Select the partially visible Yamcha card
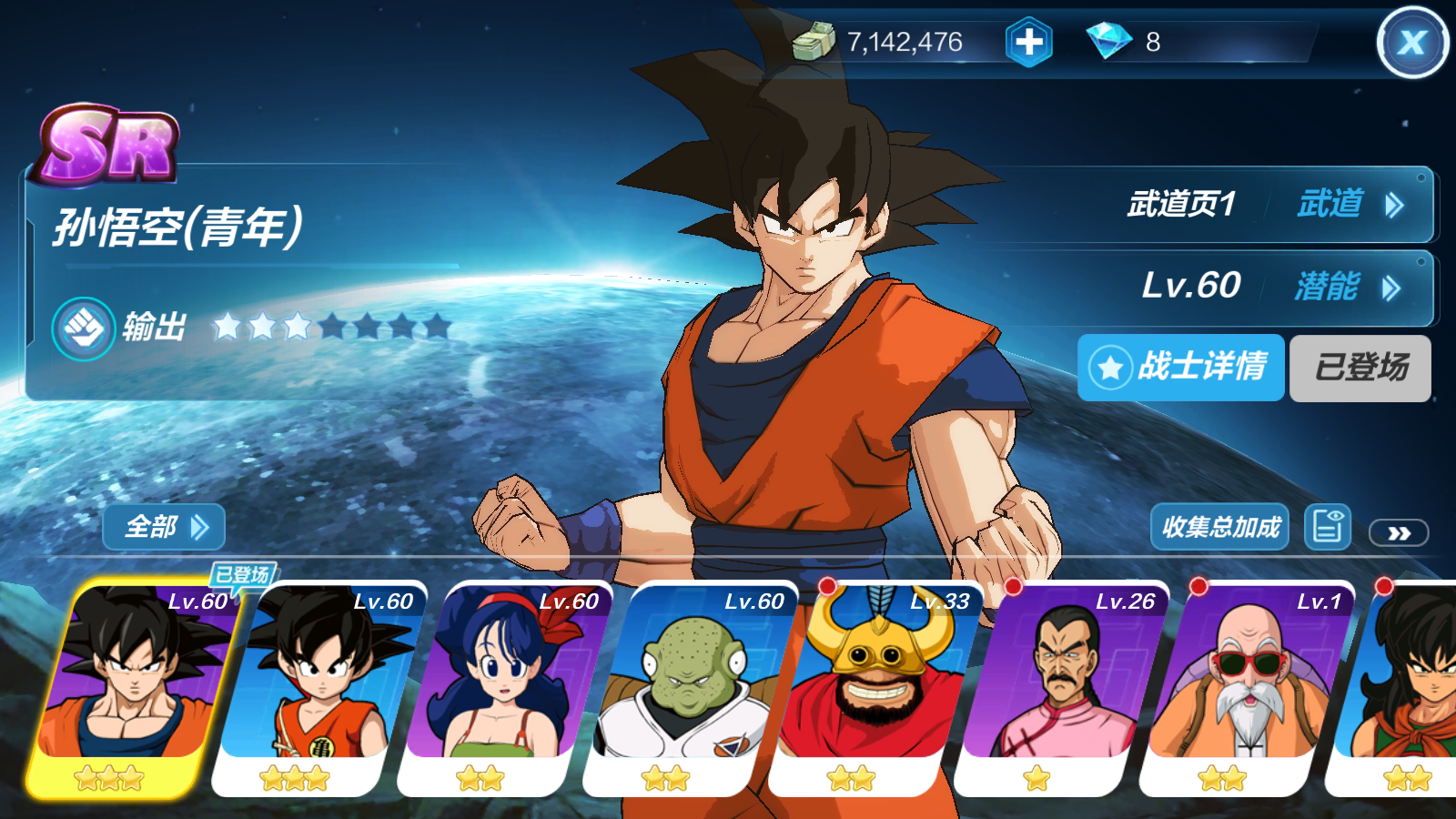The width and height of the screenshot is (1456, 819). coord(1406,687)
